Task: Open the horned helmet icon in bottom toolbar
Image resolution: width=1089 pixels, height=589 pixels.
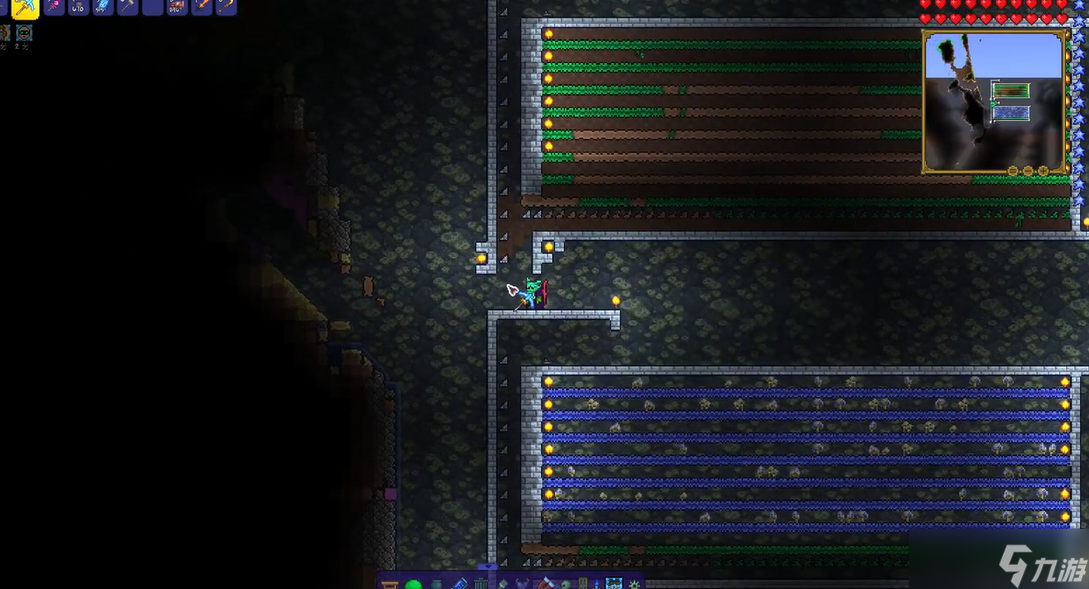Action: click(524, 583)
